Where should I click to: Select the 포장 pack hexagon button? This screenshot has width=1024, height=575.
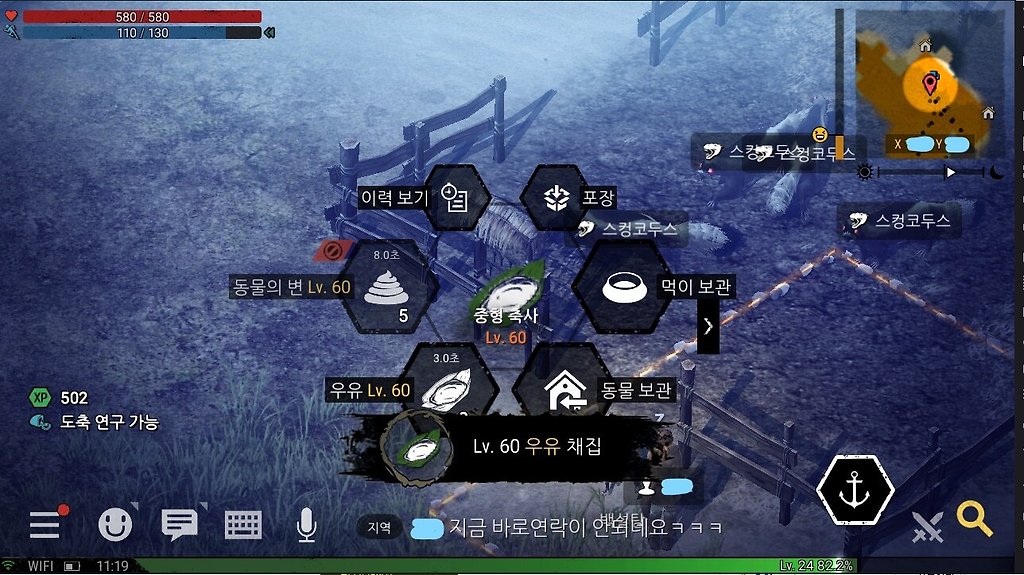[556, 197]
